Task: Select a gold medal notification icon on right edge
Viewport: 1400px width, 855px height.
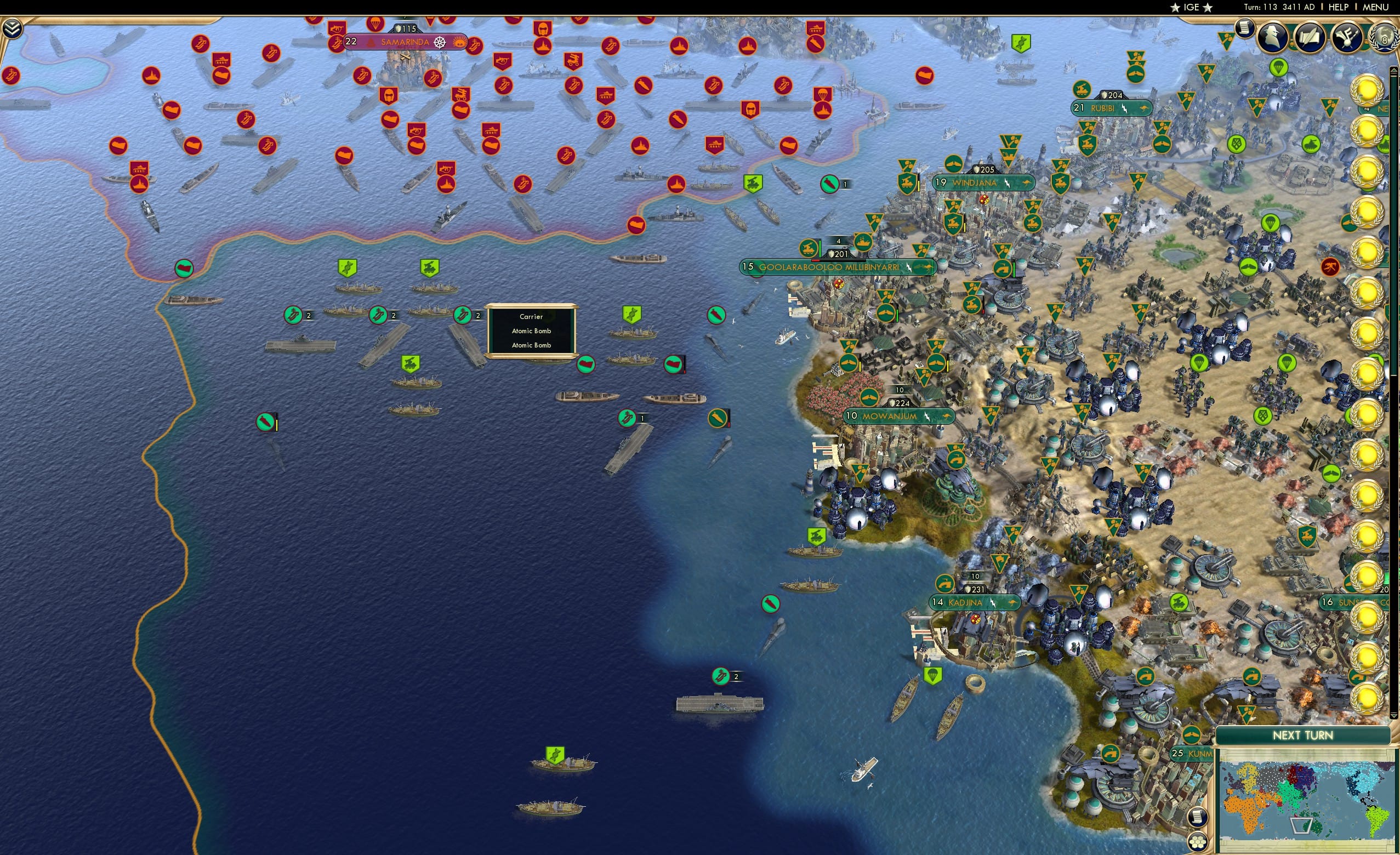Action: 1371,91
